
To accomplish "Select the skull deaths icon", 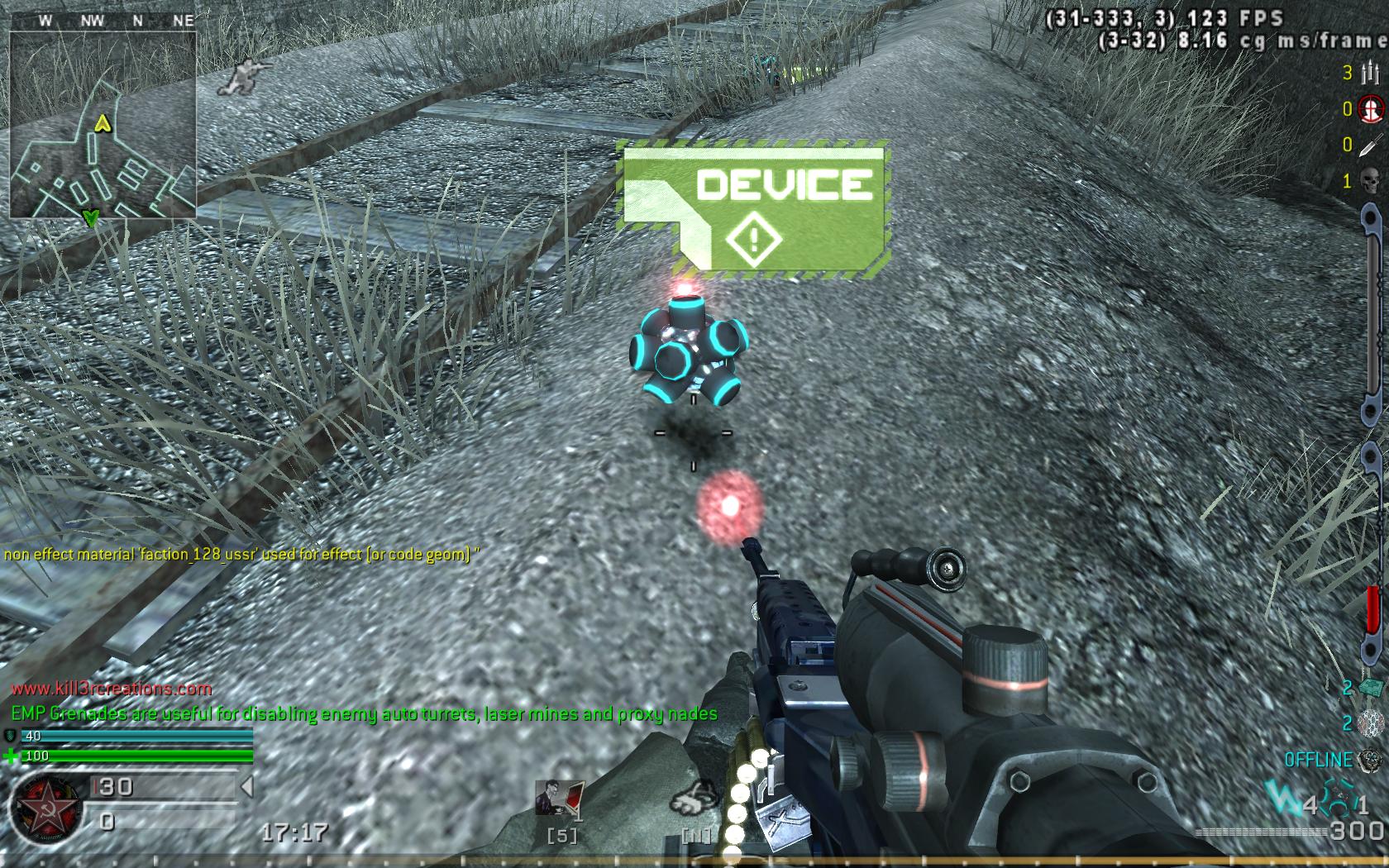I will pos(1370,180).
